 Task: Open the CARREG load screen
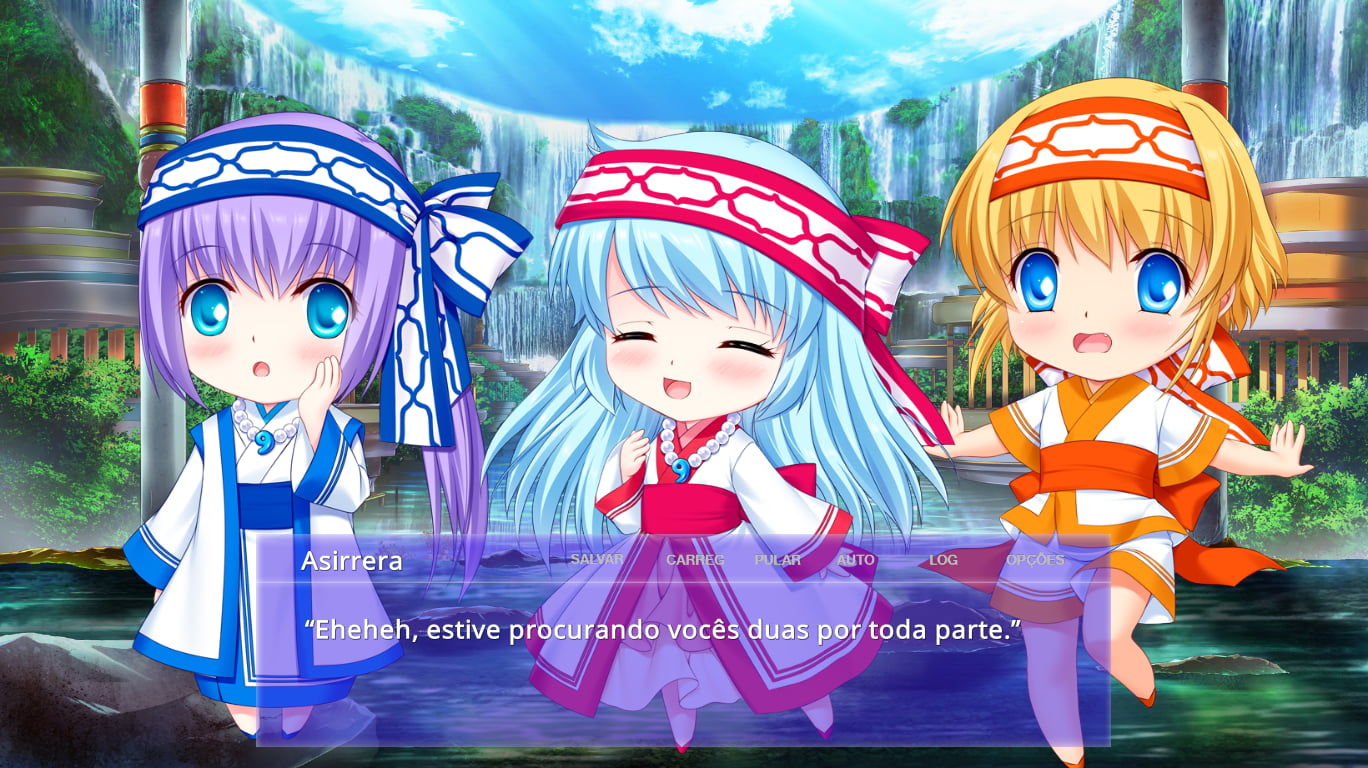[x=694, y=560]
